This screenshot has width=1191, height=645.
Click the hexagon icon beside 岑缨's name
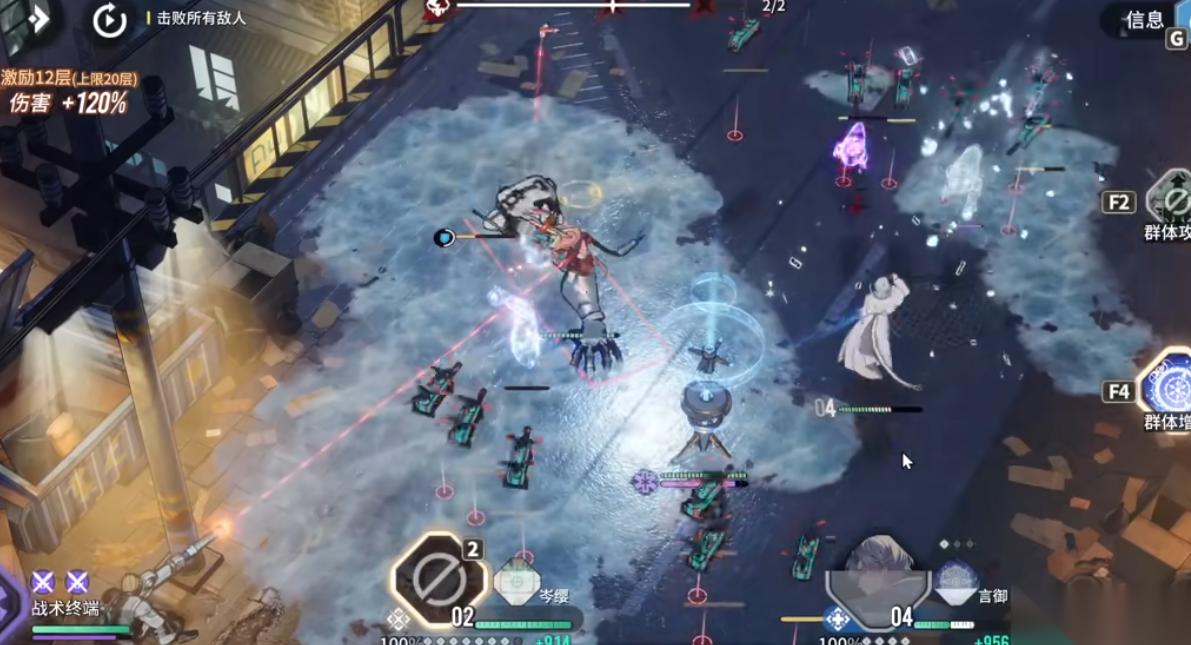pyautogui.click(x=517, y=580)
